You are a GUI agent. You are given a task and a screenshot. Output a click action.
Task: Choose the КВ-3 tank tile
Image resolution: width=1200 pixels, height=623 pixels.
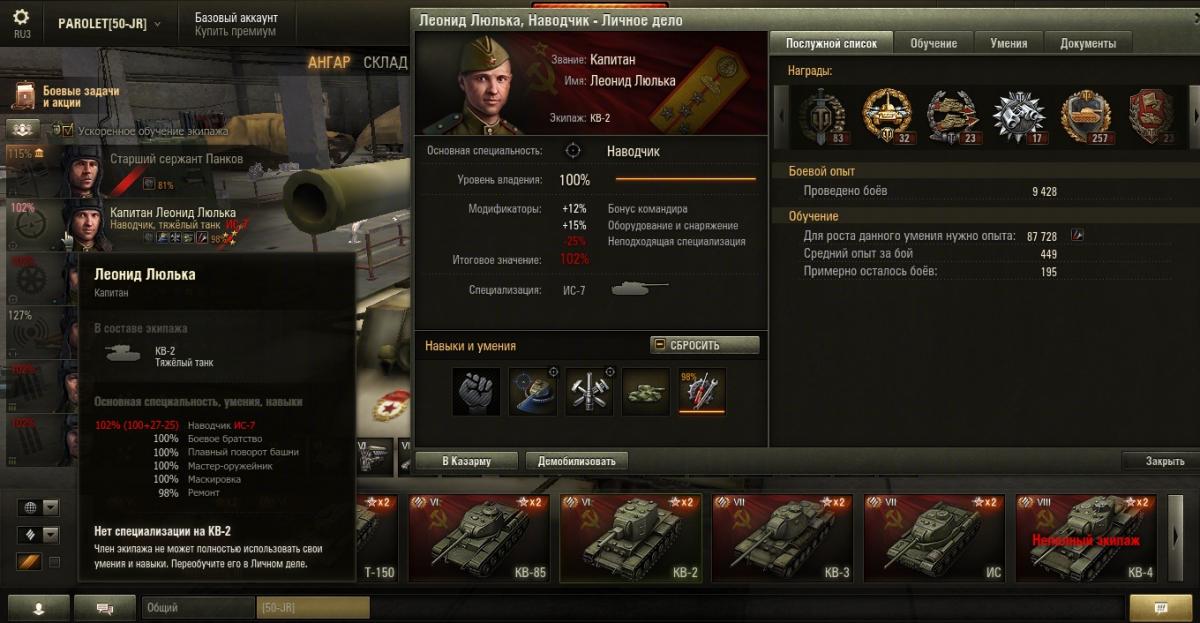point(782,537)
